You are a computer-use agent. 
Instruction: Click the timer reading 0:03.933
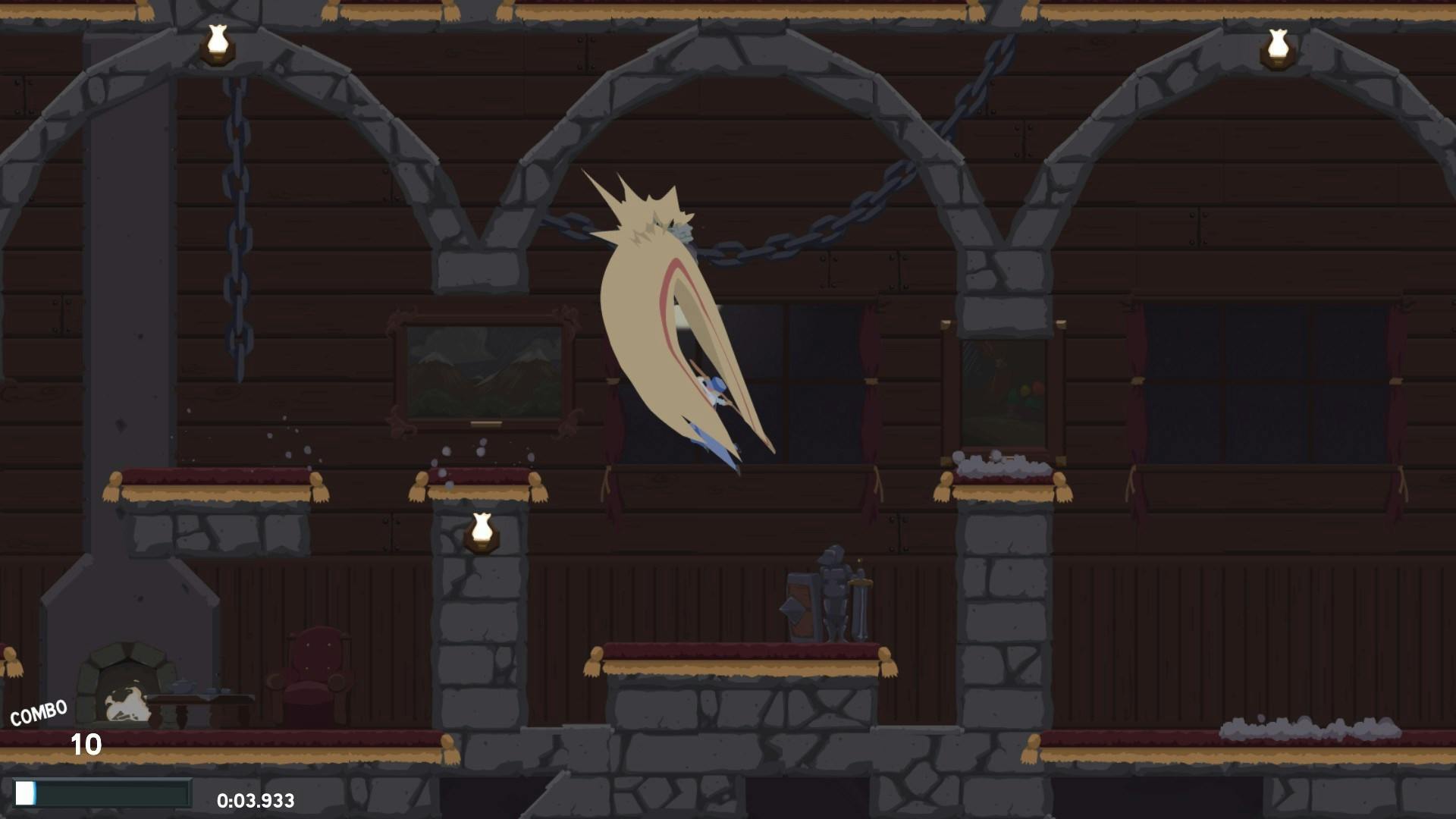tap(256, 799)
